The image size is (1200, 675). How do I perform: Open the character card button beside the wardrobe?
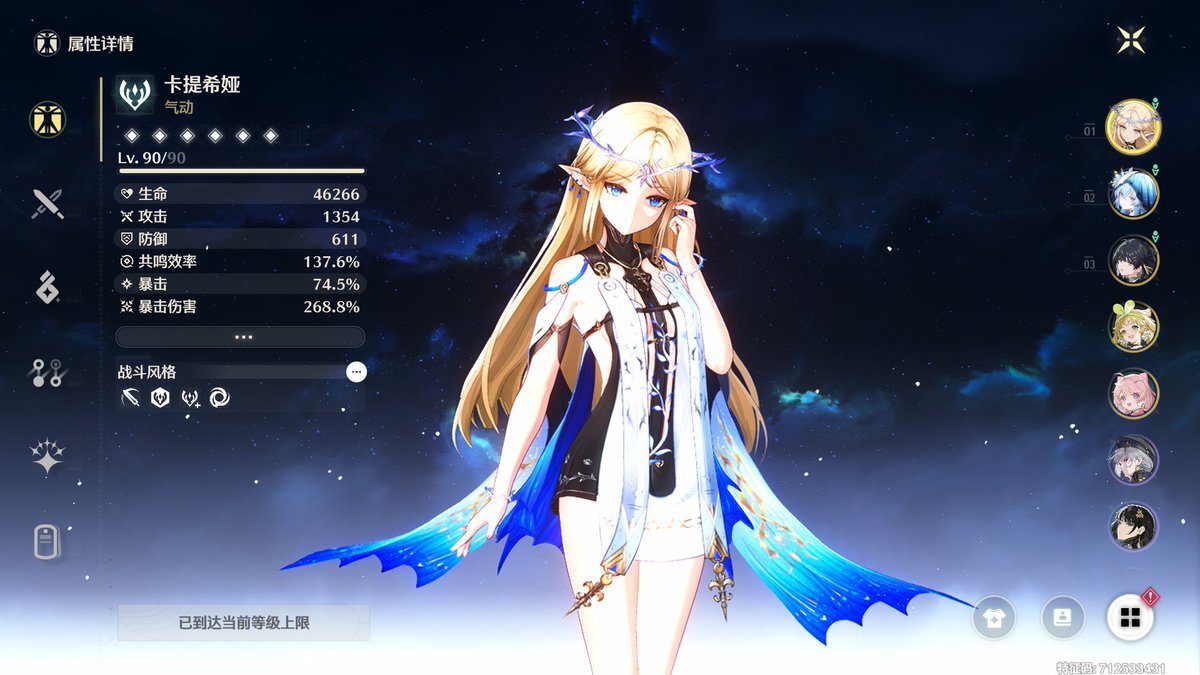point(1062,617)
